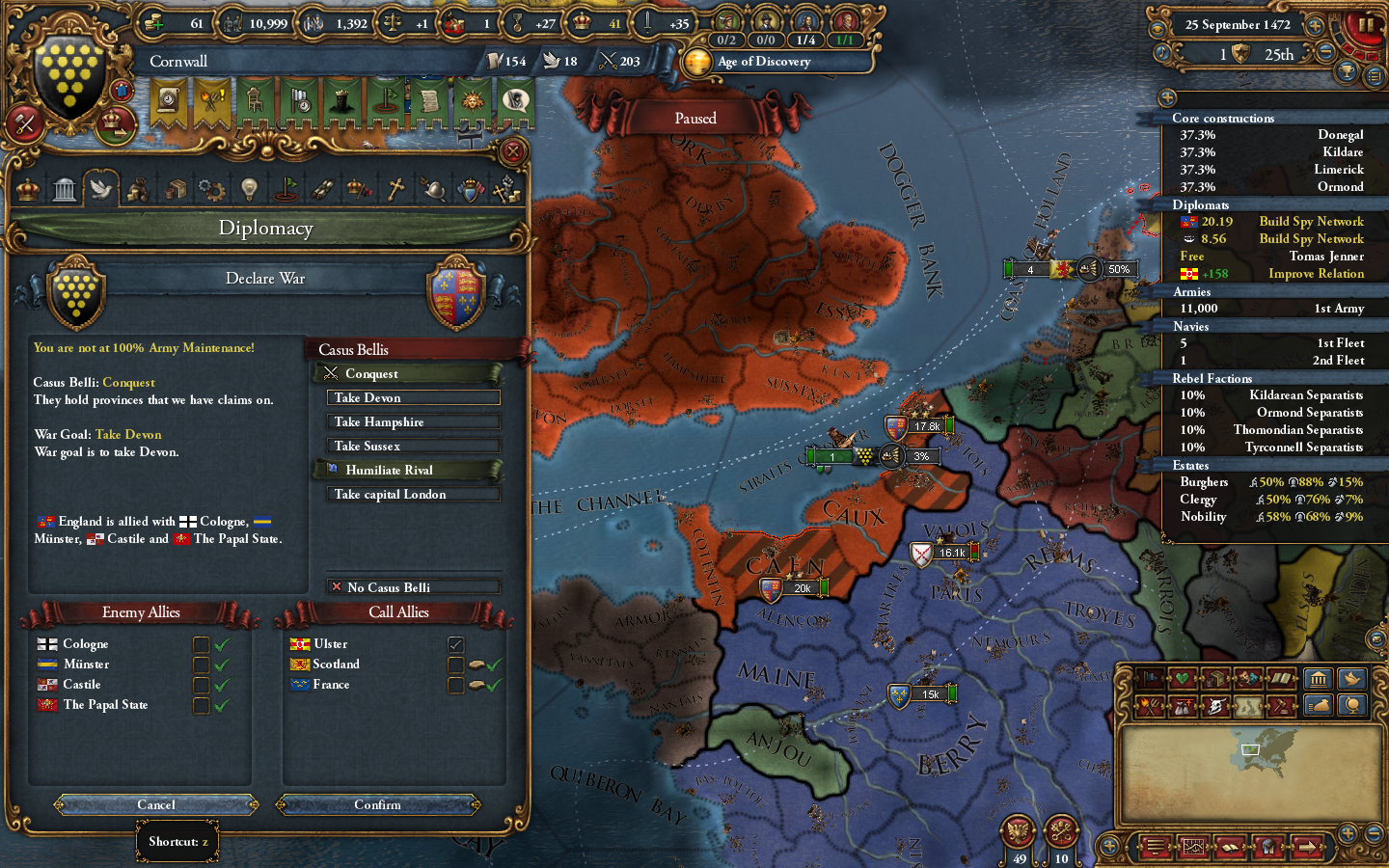
Task: Zoom out the minimap with minus control
Action: click(x=1374, y=831)
